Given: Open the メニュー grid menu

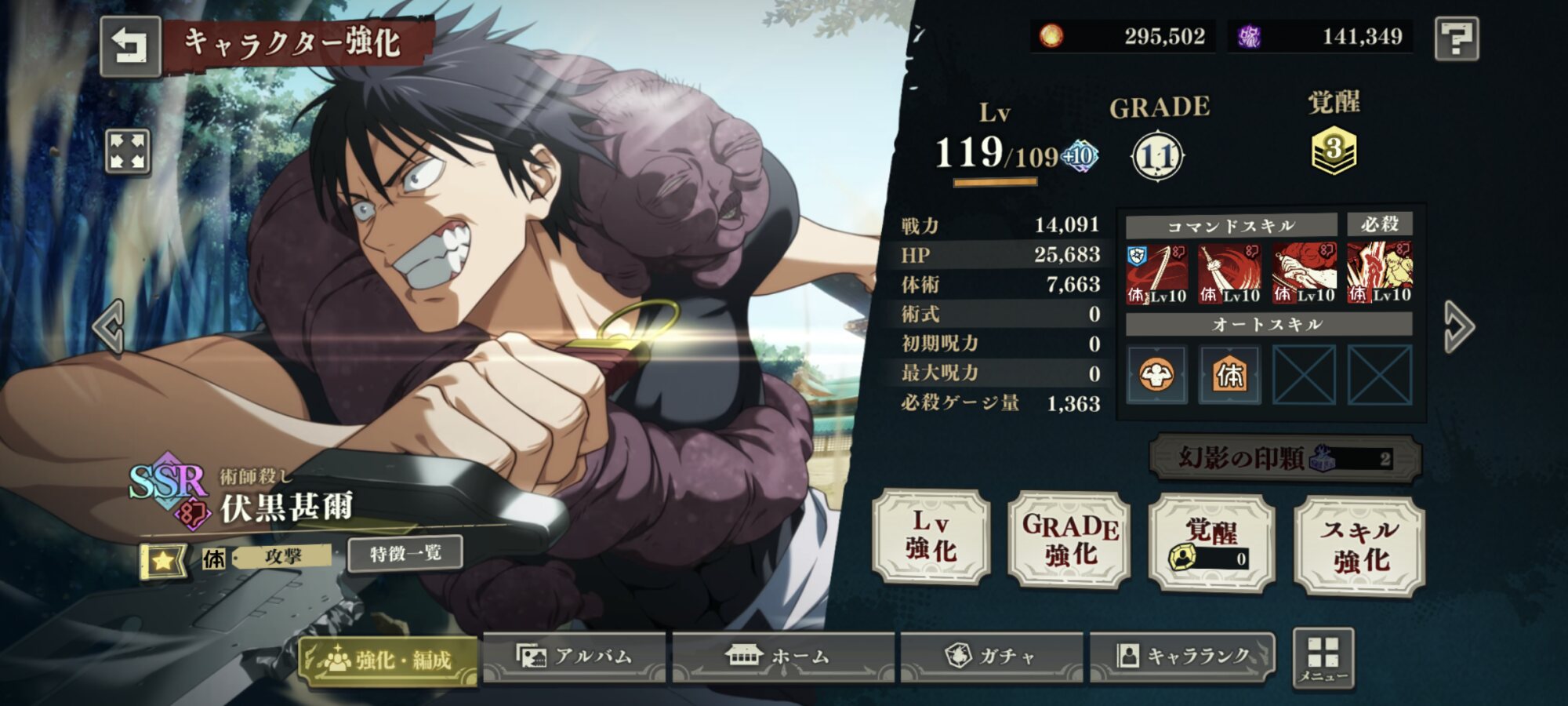Looking at the screenshot, I should pos(1323,659).
